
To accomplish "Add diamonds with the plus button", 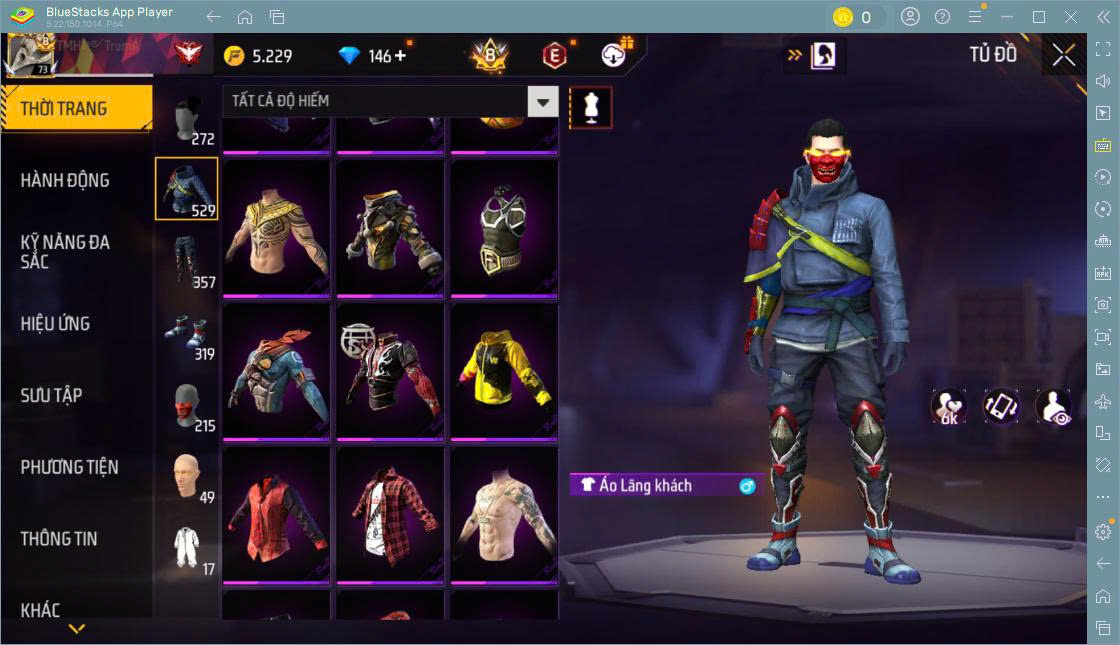I will pyautogui.click(x=402, y=56).
